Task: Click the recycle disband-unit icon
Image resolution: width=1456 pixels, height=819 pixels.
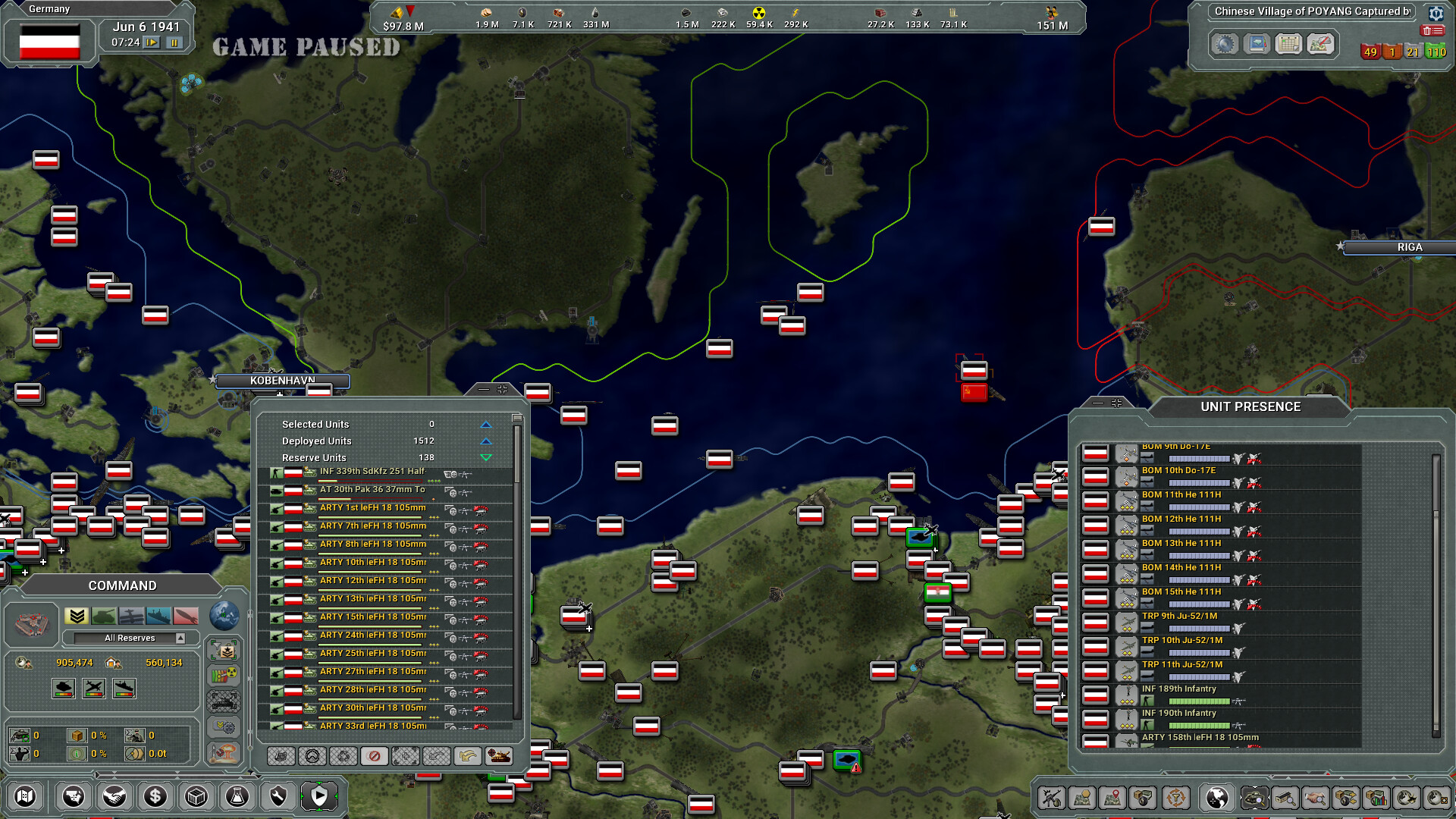Action: point(344,756)
